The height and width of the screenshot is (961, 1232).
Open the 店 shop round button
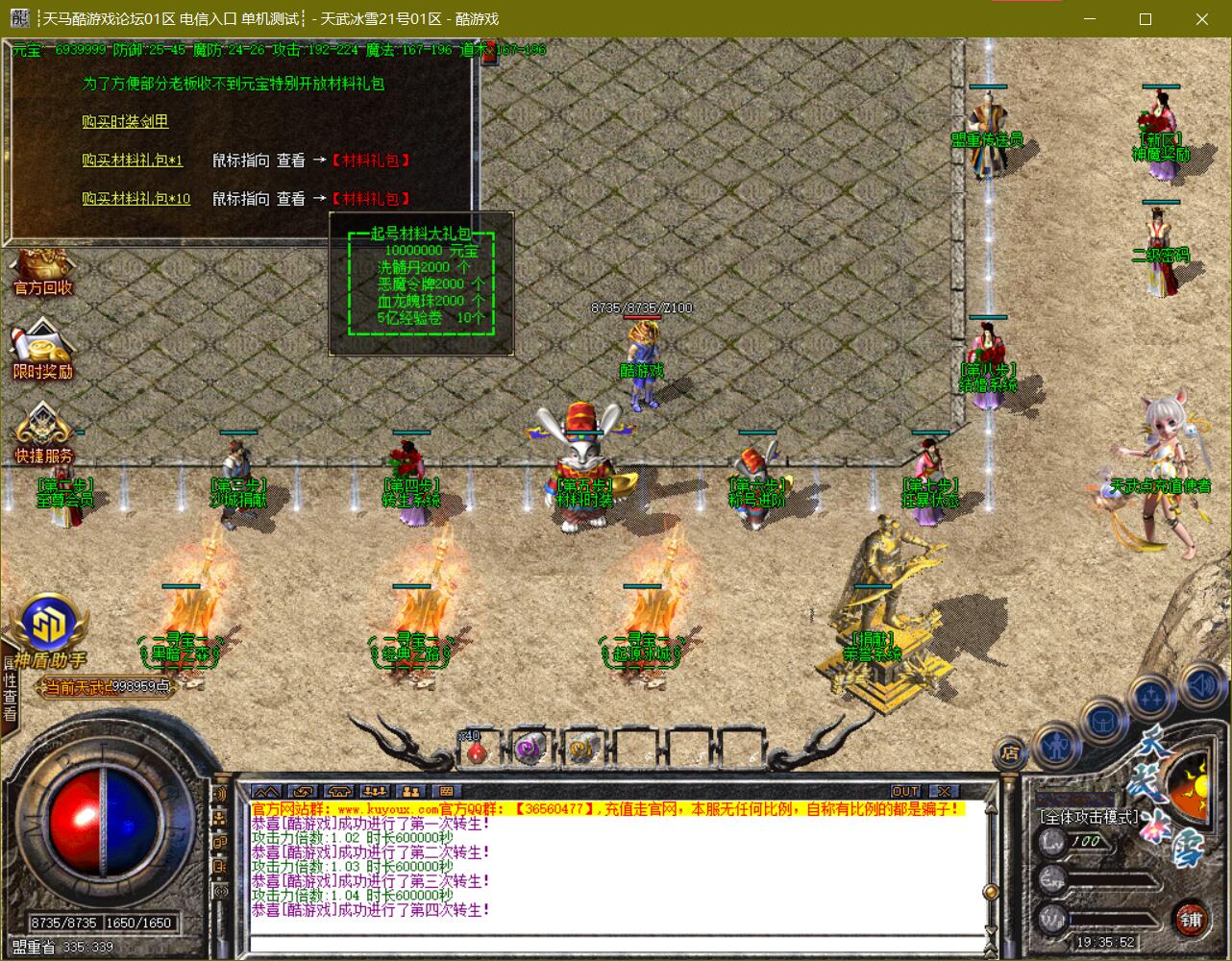click(1010, 752)
